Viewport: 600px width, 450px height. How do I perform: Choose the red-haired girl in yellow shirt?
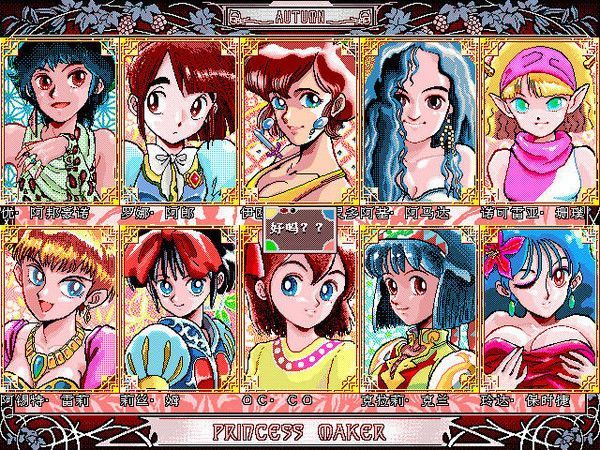tap(298, 320)
